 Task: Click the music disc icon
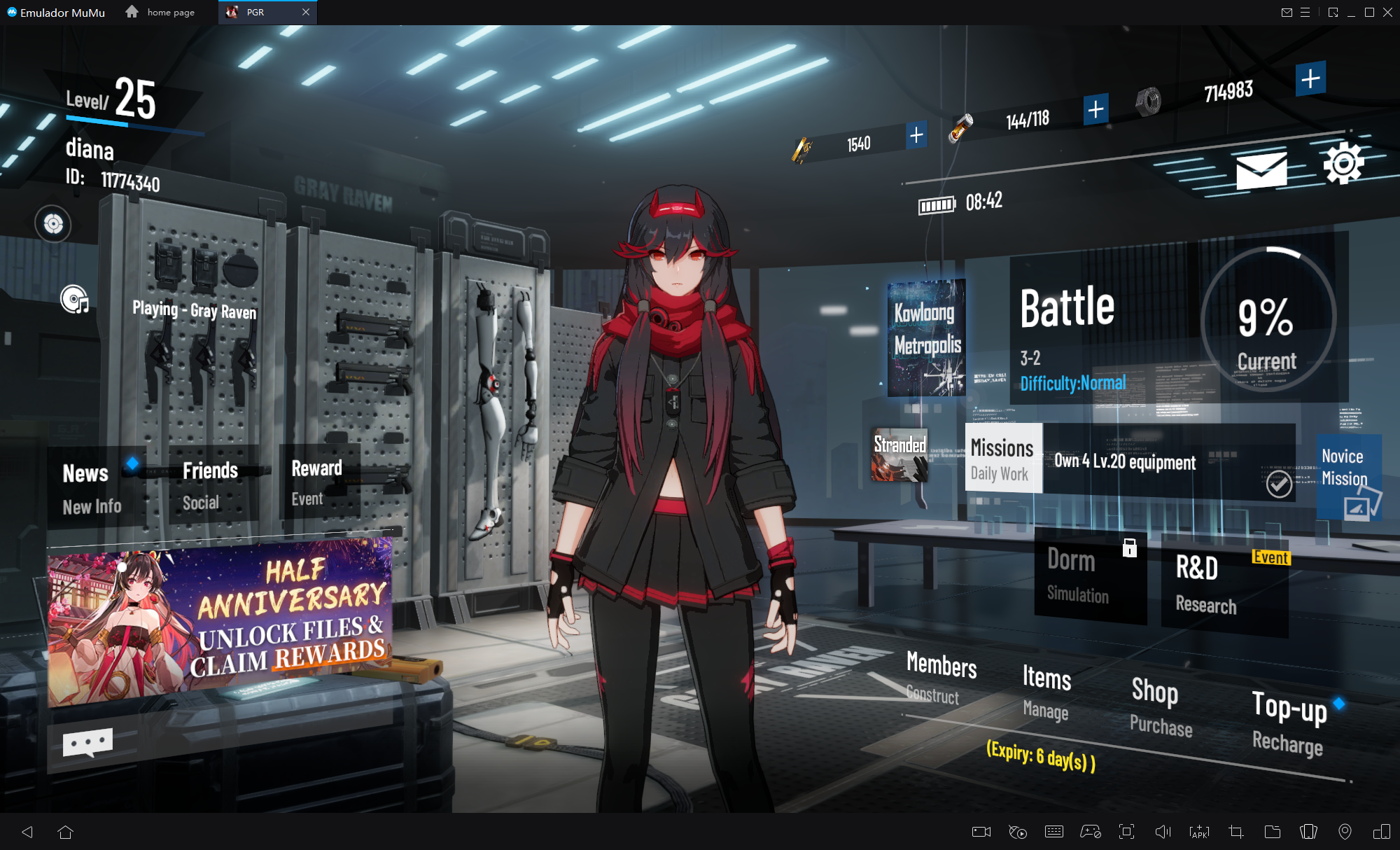(x=74, y=300)
